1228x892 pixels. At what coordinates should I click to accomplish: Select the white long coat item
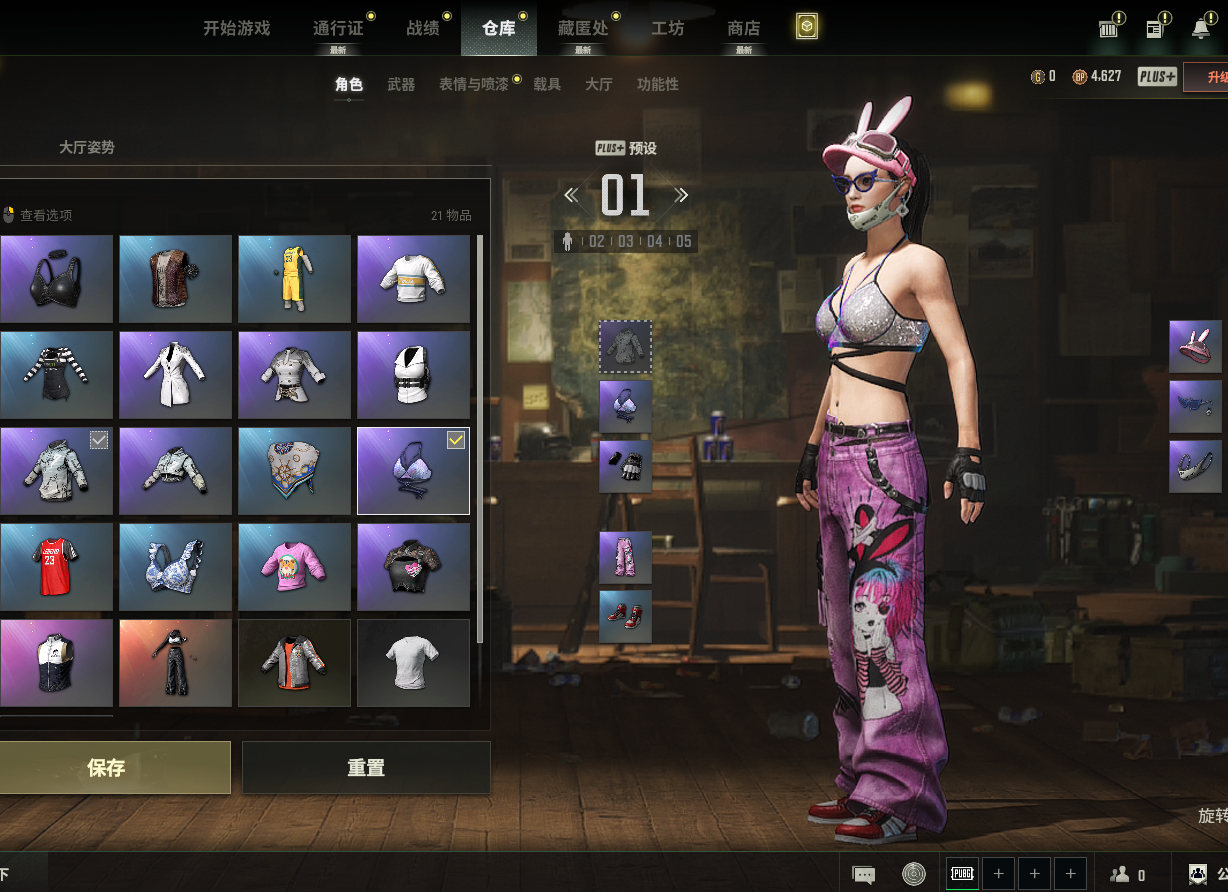click(x=175, y=375)
